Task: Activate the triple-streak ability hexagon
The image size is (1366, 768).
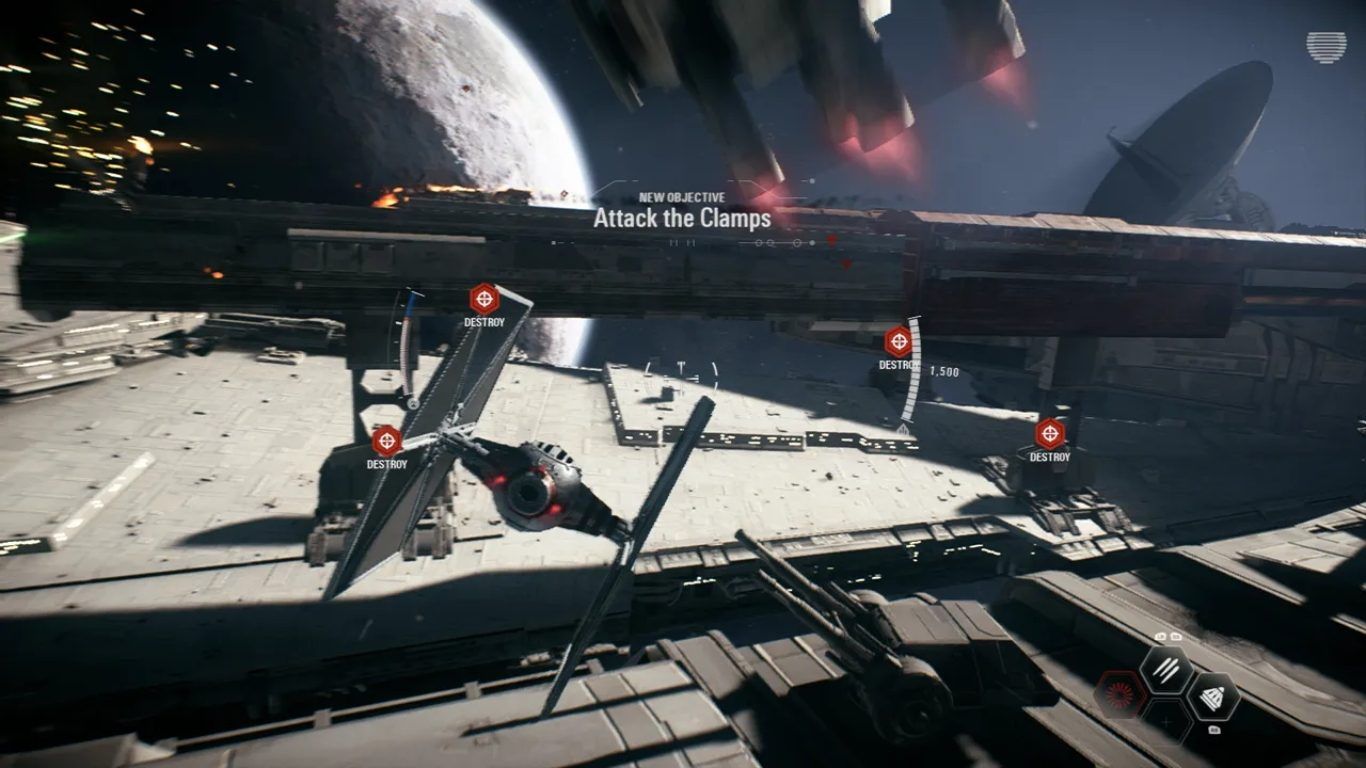Action: click(x=1166, y=670)
